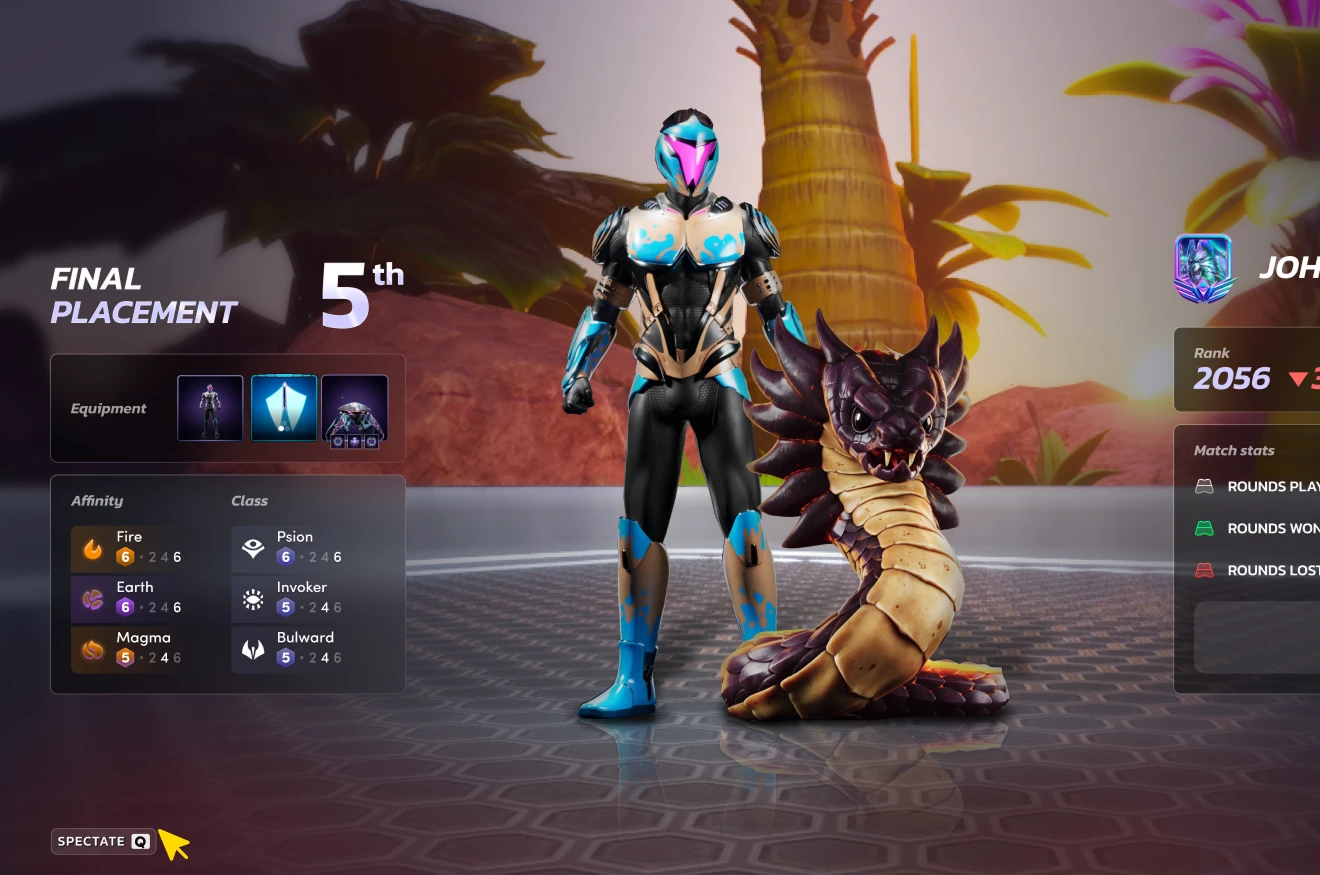Choose the Magma affinity row
Image resolution: width=1320 pixels, height=875 pixels.
pos(128,648)
